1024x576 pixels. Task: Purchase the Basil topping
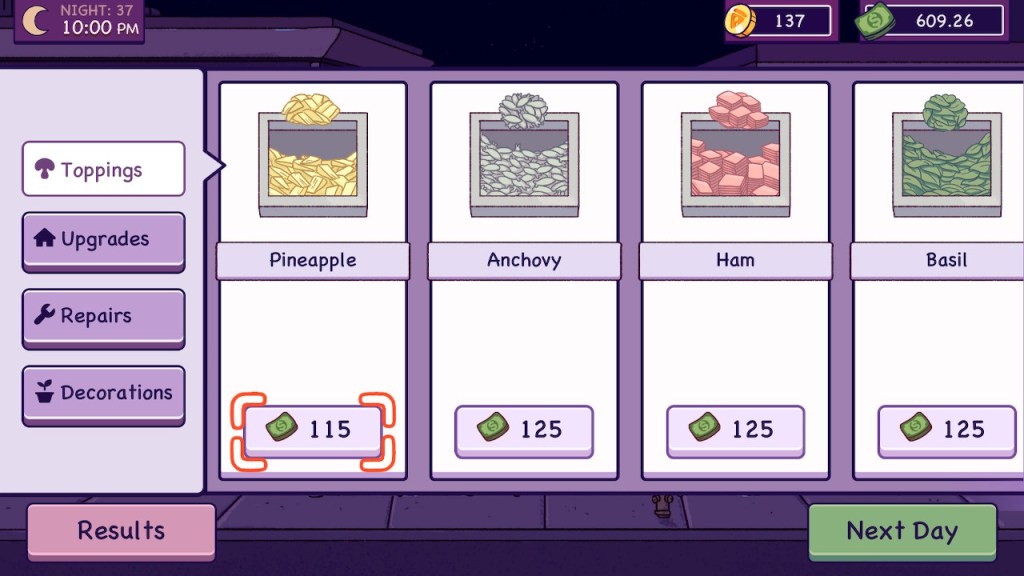[946, 431]
